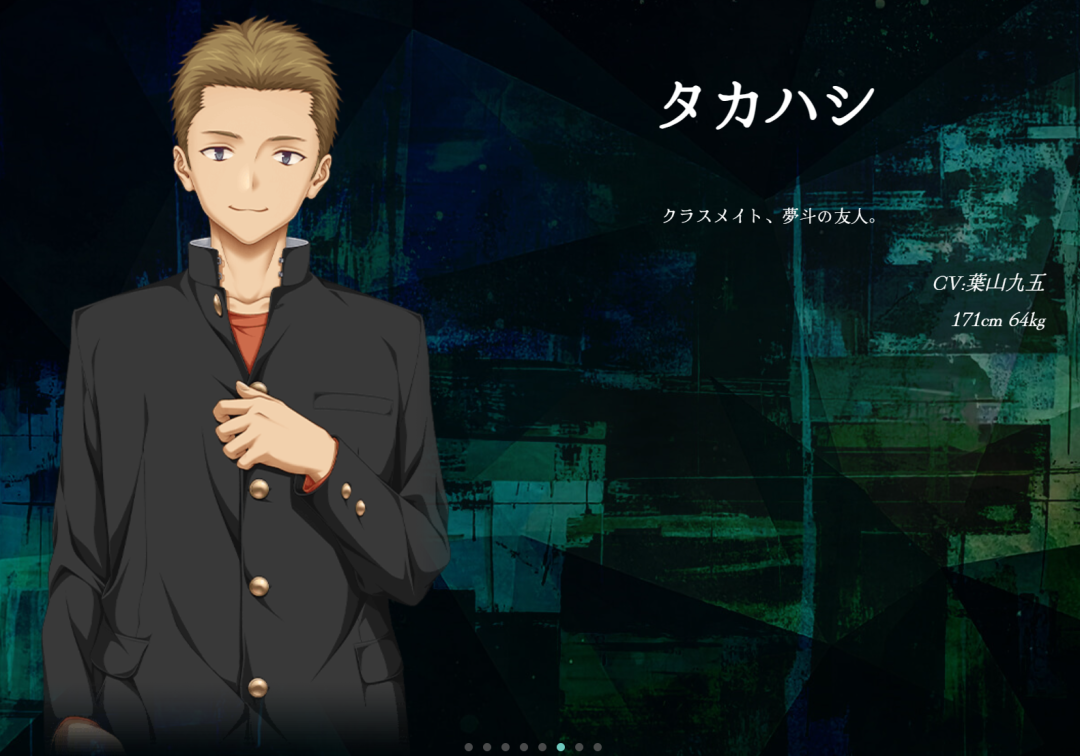The image size is (1080, 756).
Task: Select the second carousel dot
Action: tap(487, 747)
